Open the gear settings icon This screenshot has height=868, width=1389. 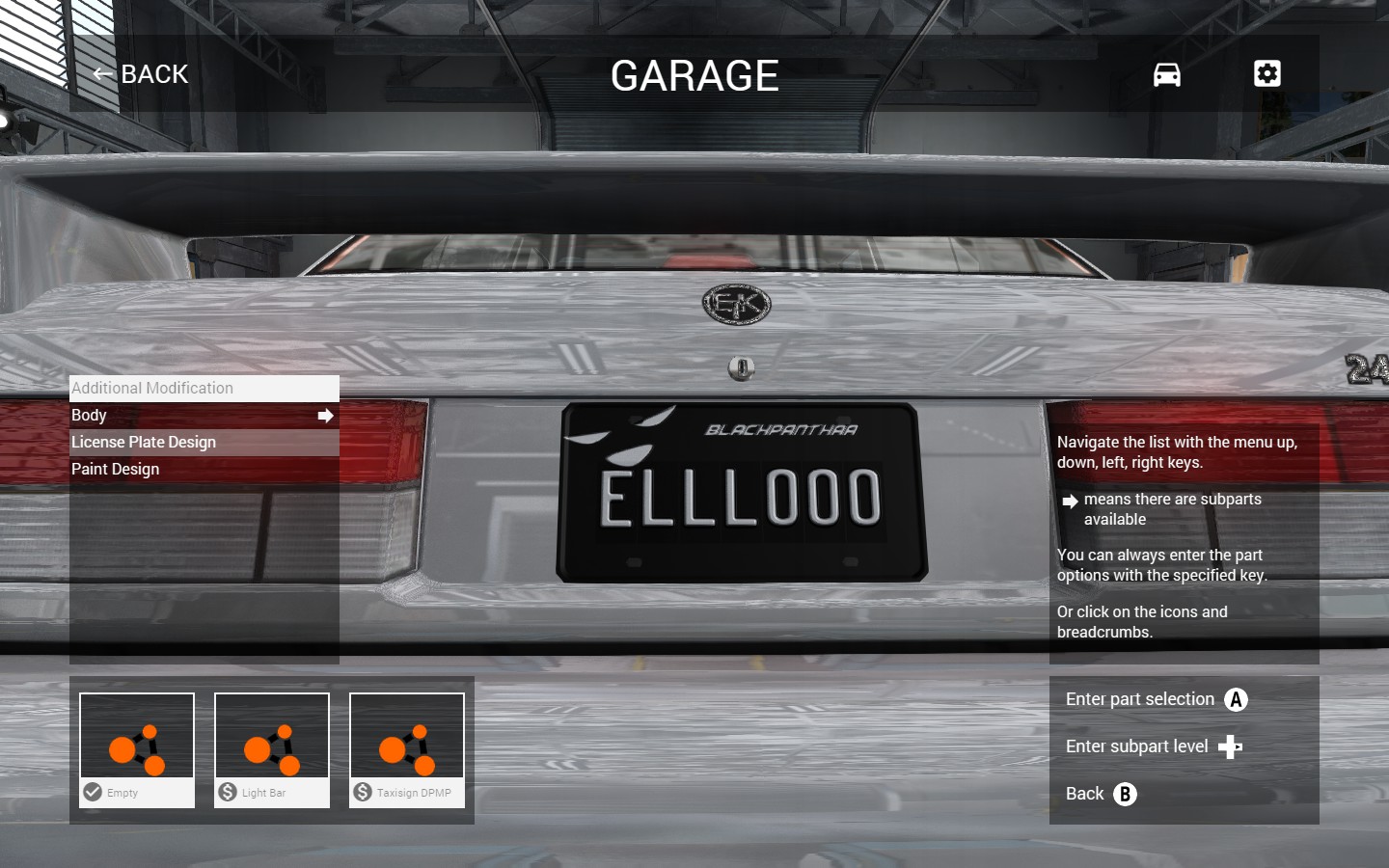(1266, 74)
